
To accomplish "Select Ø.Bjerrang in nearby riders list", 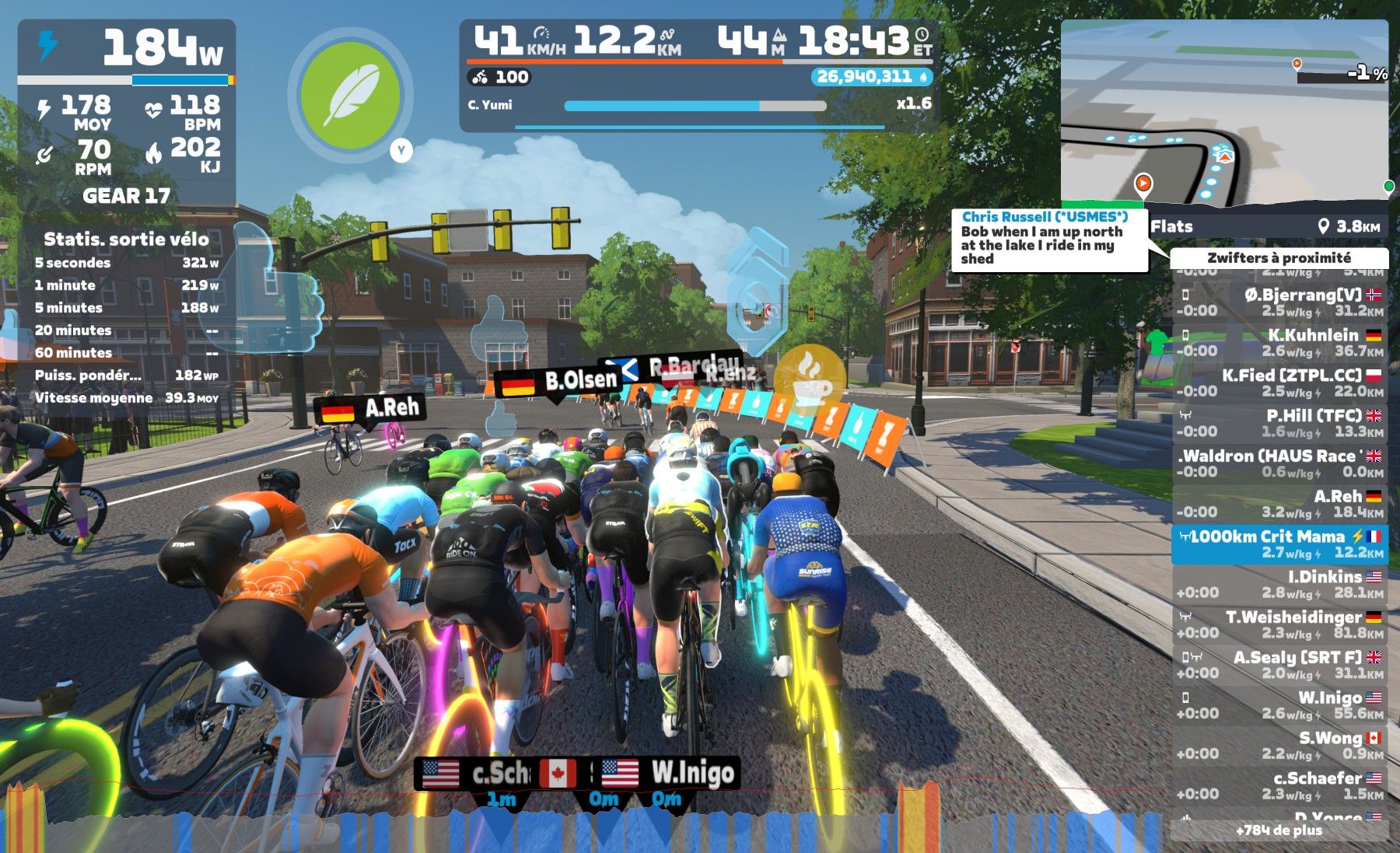I will [1279, 302].
